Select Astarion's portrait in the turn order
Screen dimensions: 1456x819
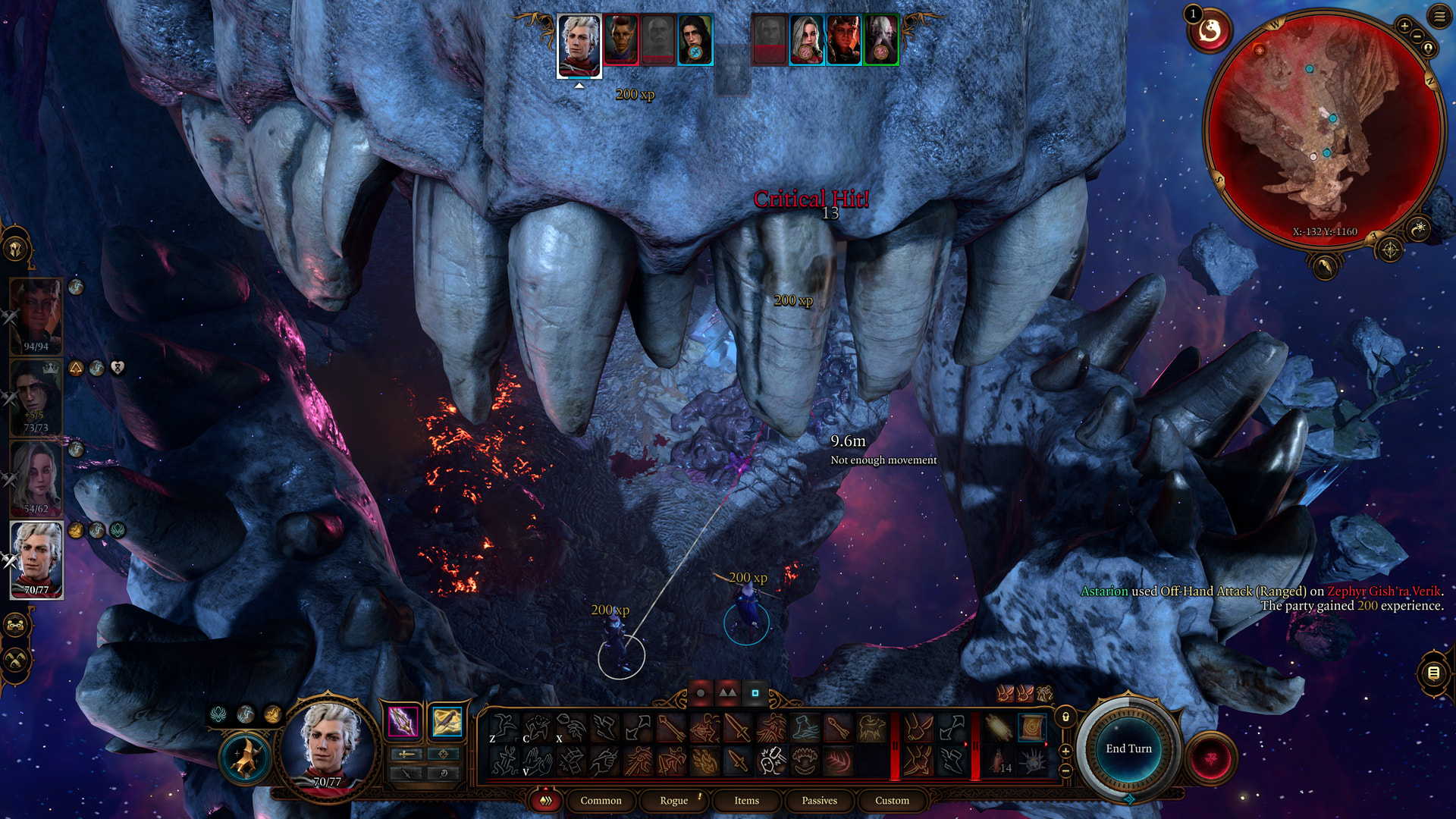[x=579, y=45]
